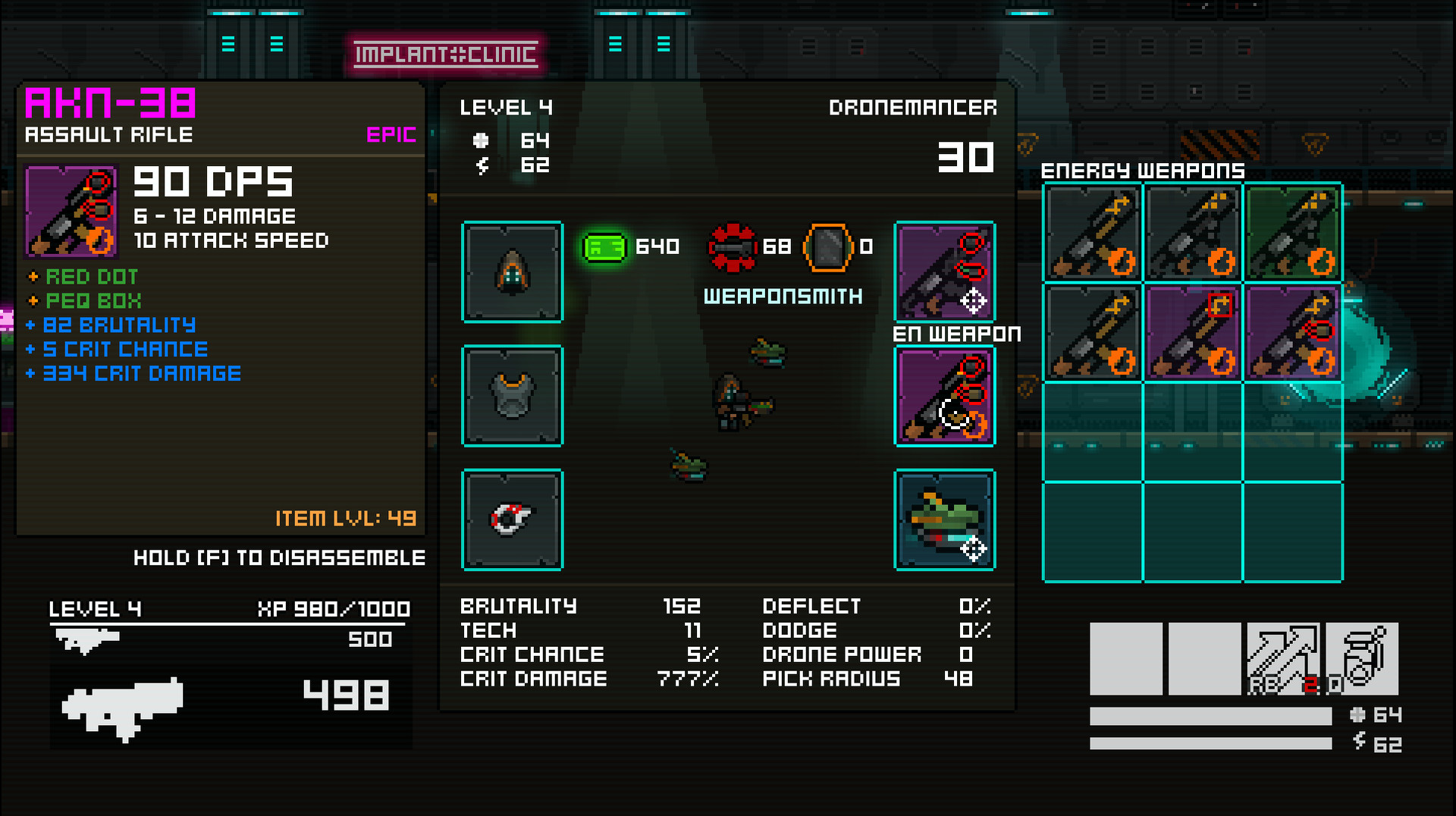The height and width of the screenshot is (816, 1456).
Task: Click the ENERGY WEAPONS section header
Action: click(1142, 170)
